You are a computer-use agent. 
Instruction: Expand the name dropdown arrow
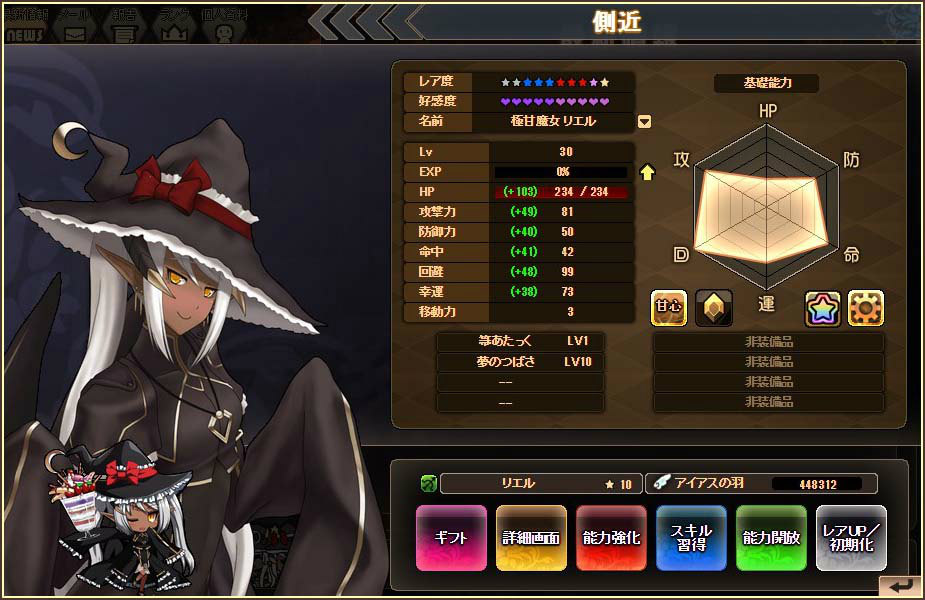[645, 122]
